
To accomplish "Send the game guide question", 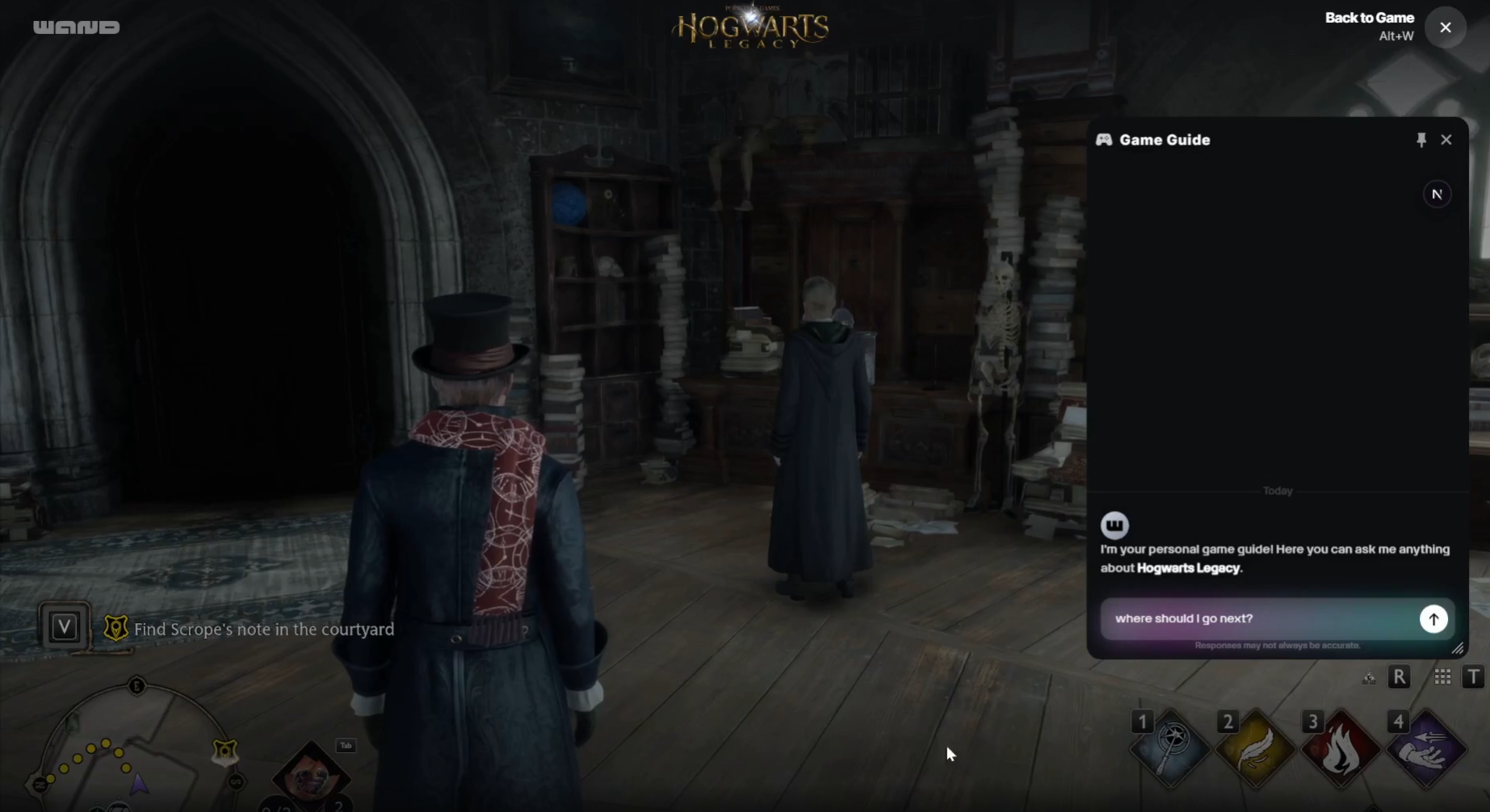I will (x=1433, y=619).
